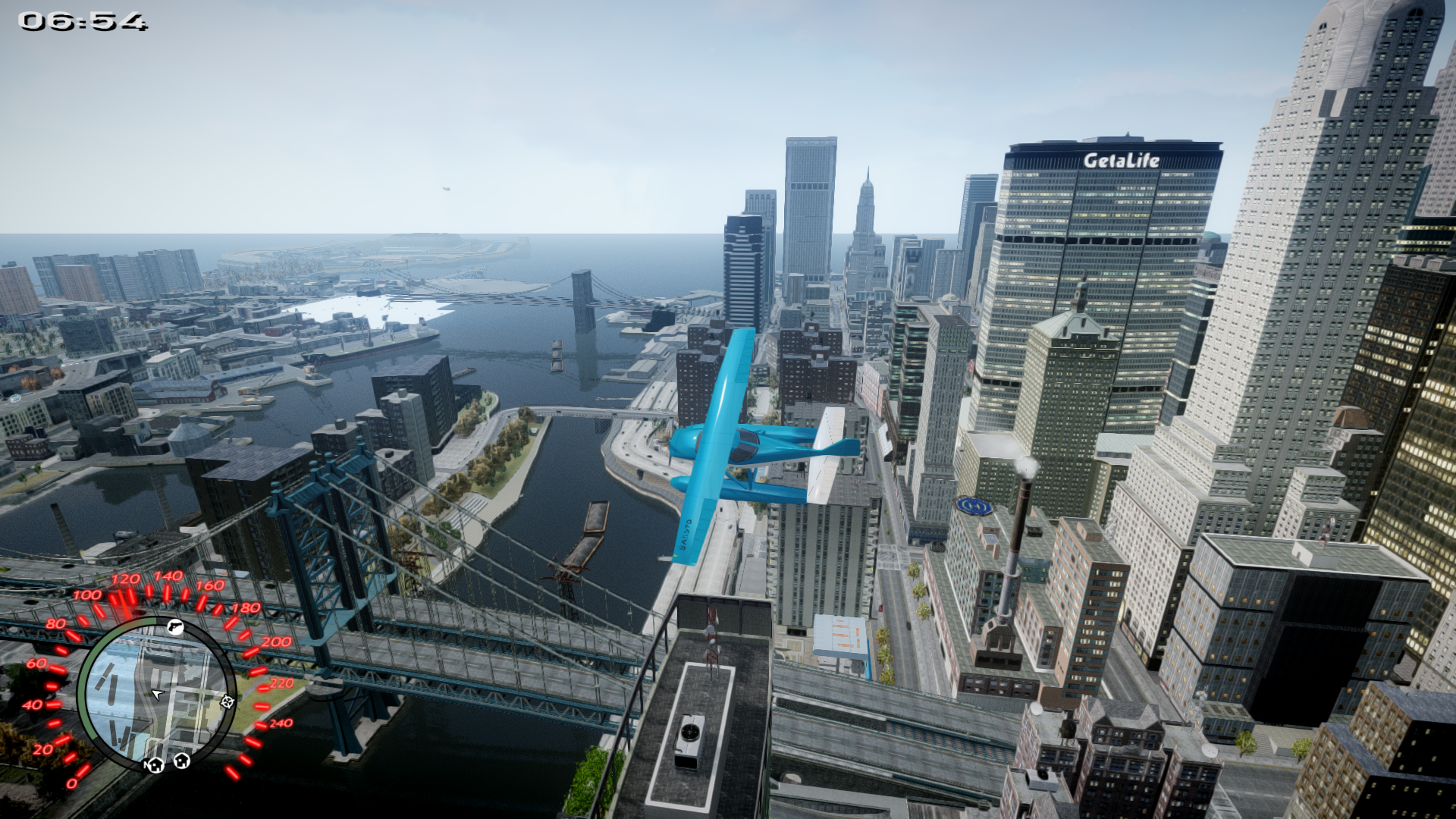Click the right safehouse icon on the minimap

181,760
